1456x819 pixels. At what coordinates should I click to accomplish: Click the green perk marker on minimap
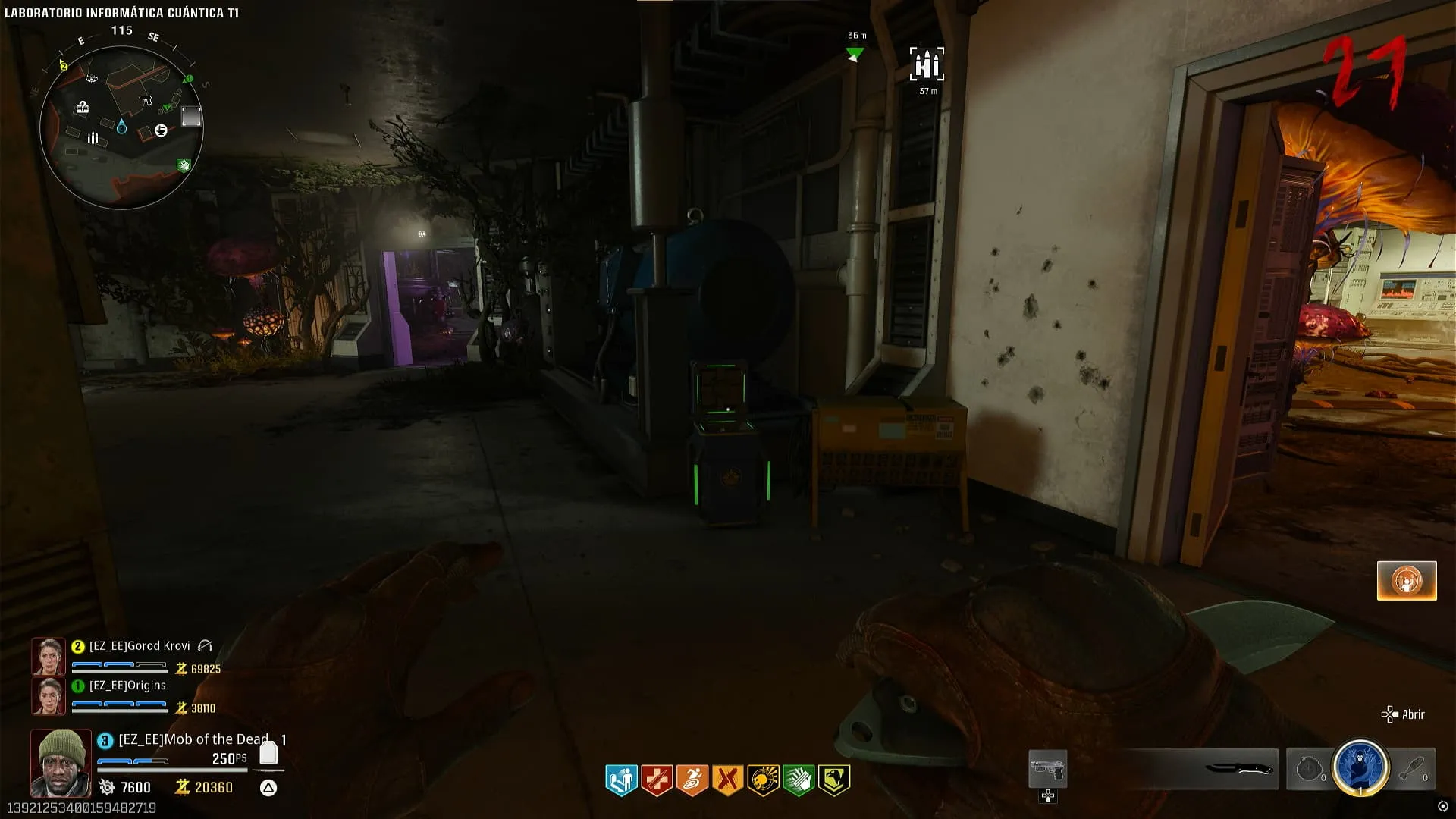point(183,165)
